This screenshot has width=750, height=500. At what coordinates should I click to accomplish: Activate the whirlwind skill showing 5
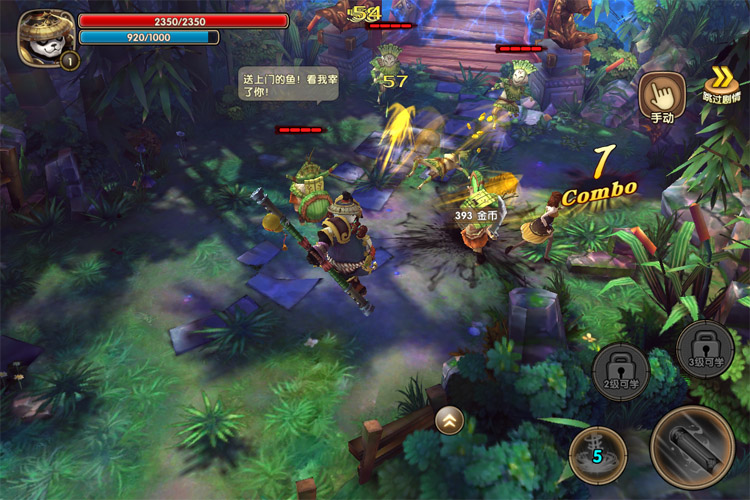(x=598, y=455)
